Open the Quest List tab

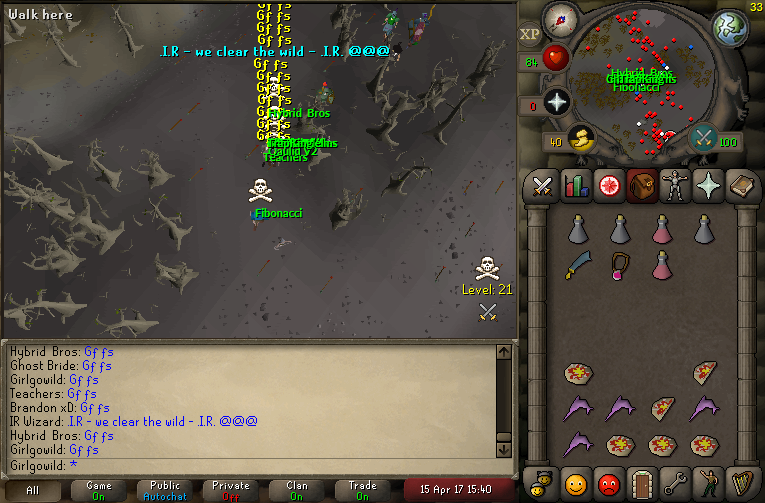[608, 186]
